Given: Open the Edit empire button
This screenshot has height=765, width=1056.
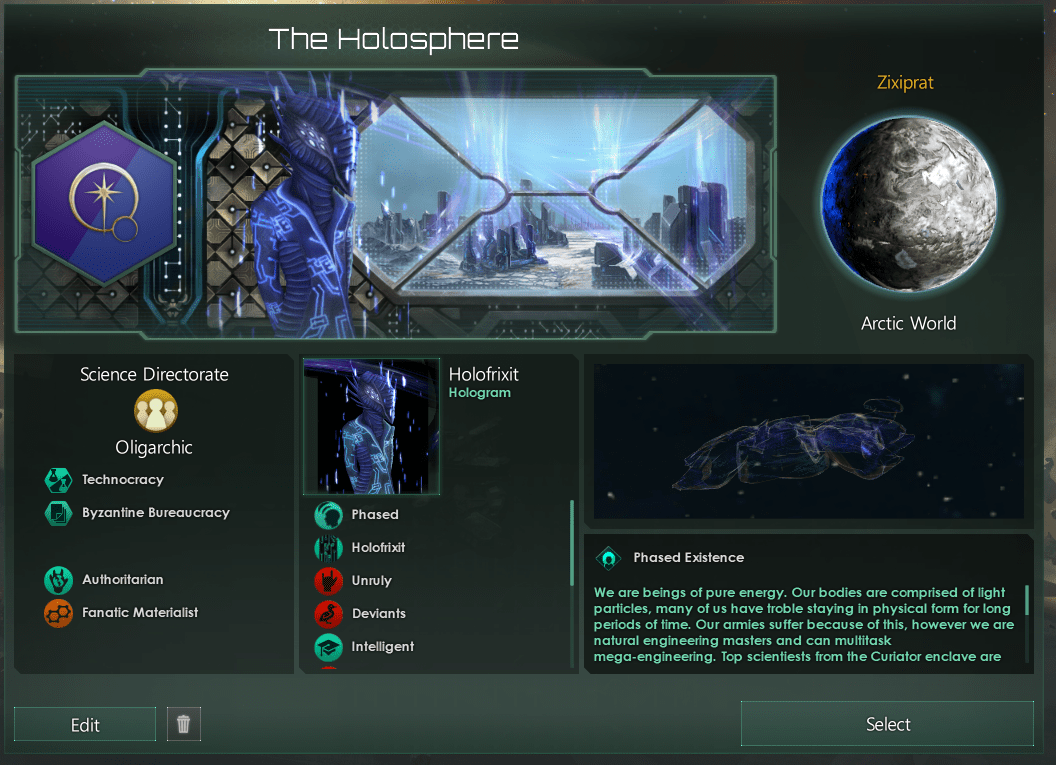Looking at the screenshot, I should click(85, 725).
